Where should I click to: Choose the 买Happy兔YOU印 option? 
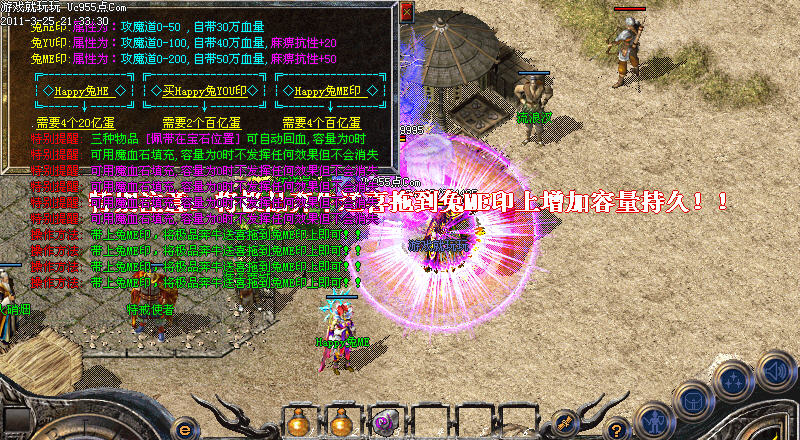coord(203,91)
